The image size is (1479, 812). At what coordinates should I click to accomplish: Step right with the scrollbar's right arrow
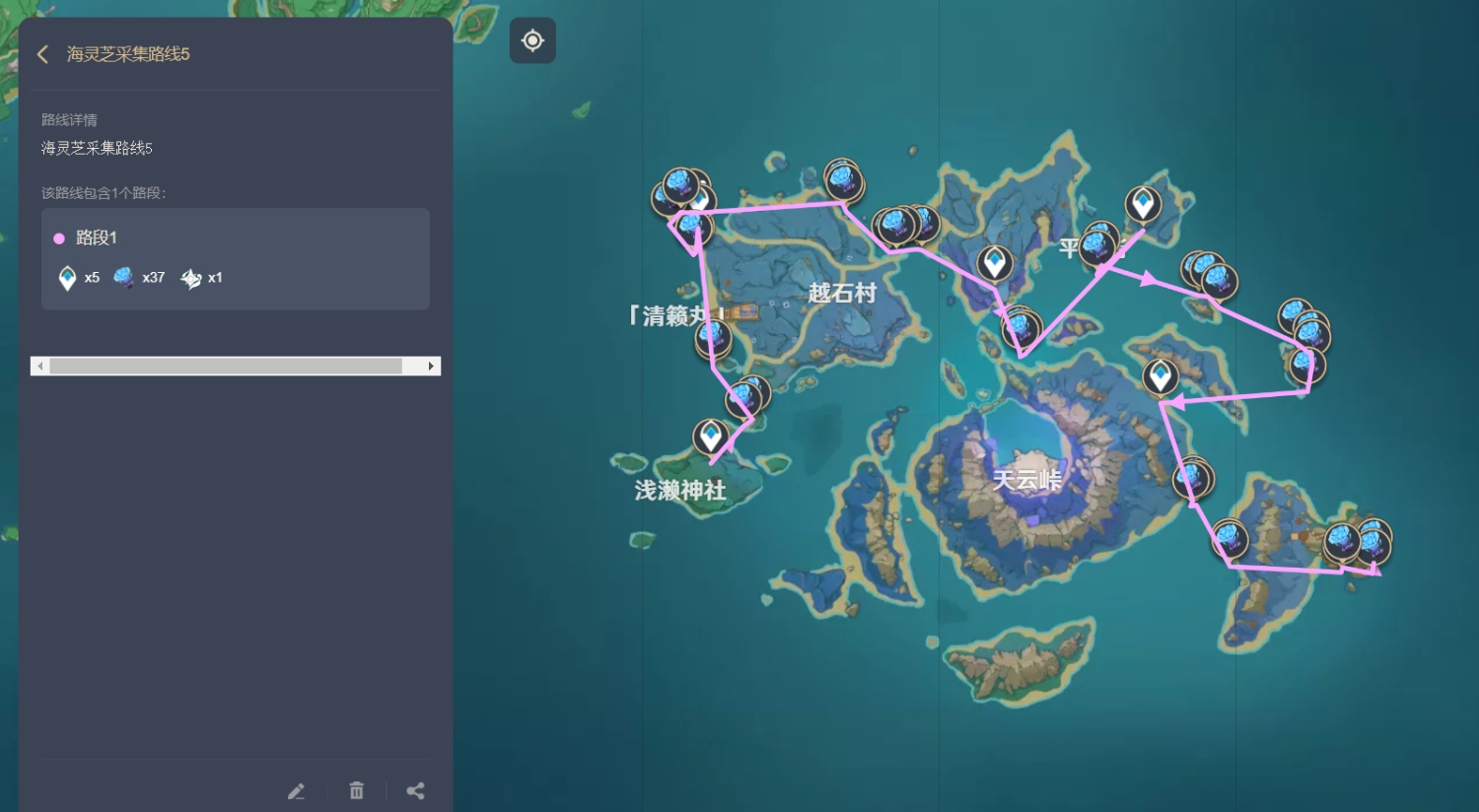(x=430, y=366)
